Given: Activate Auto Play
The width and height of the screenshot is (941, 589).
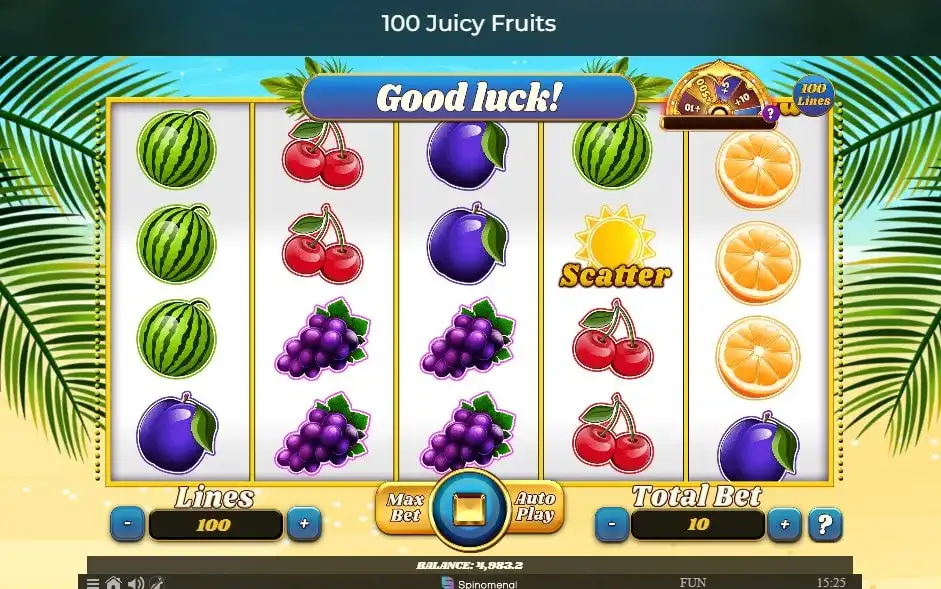Looking at the screenshot, I should (x=535, y=507).
